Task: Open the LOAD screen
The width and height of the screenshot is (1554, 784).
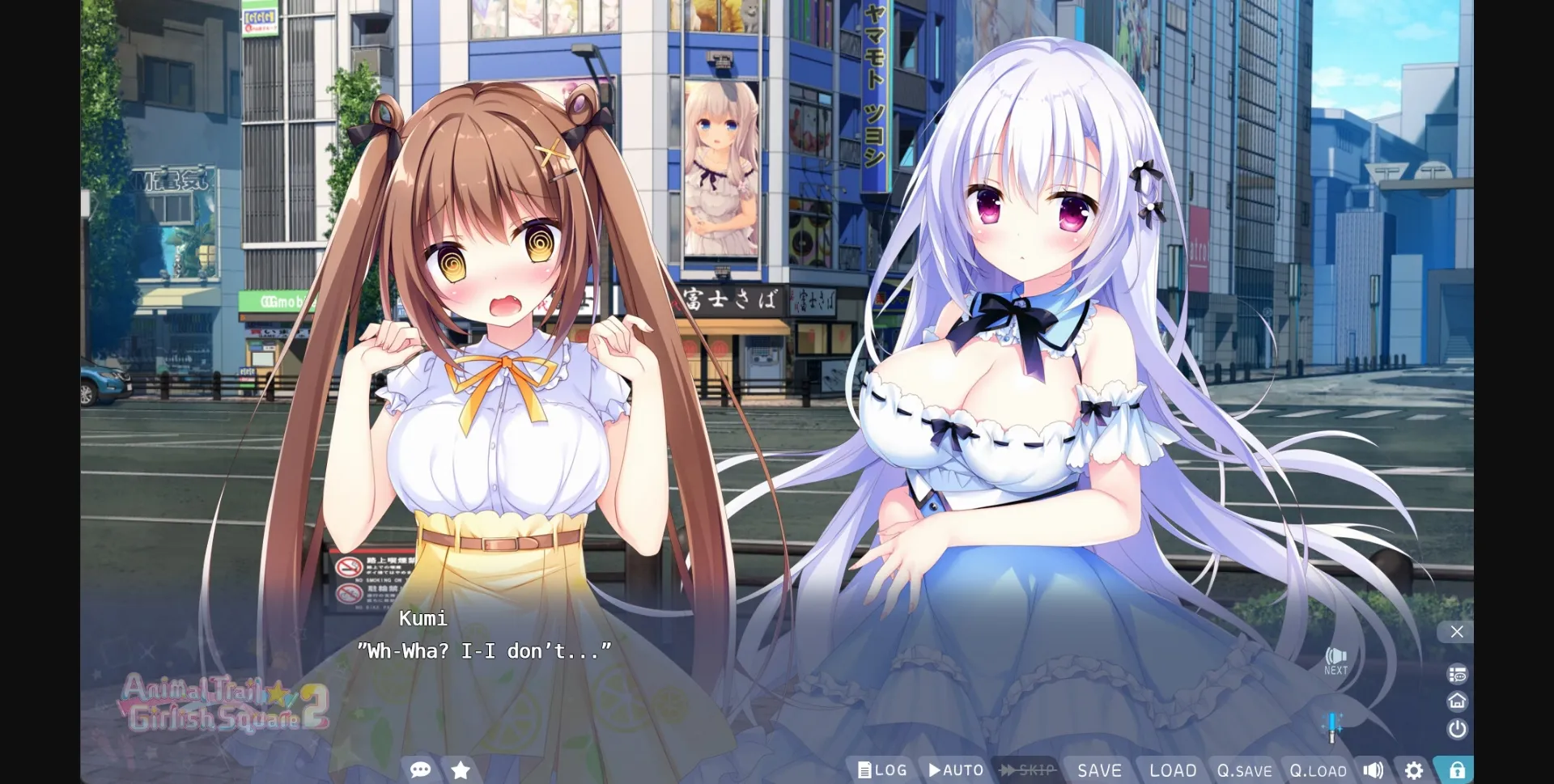Action: tap(1172, 770)
